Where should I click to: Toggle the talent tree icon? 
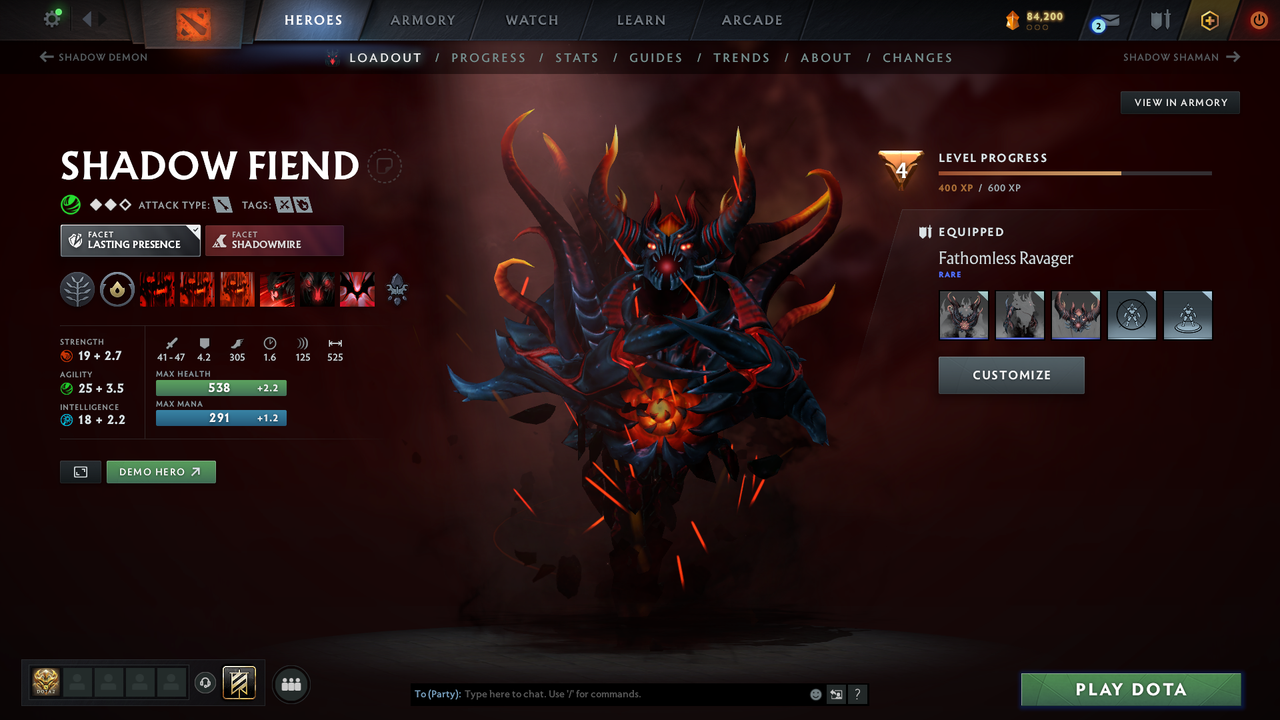77,289
